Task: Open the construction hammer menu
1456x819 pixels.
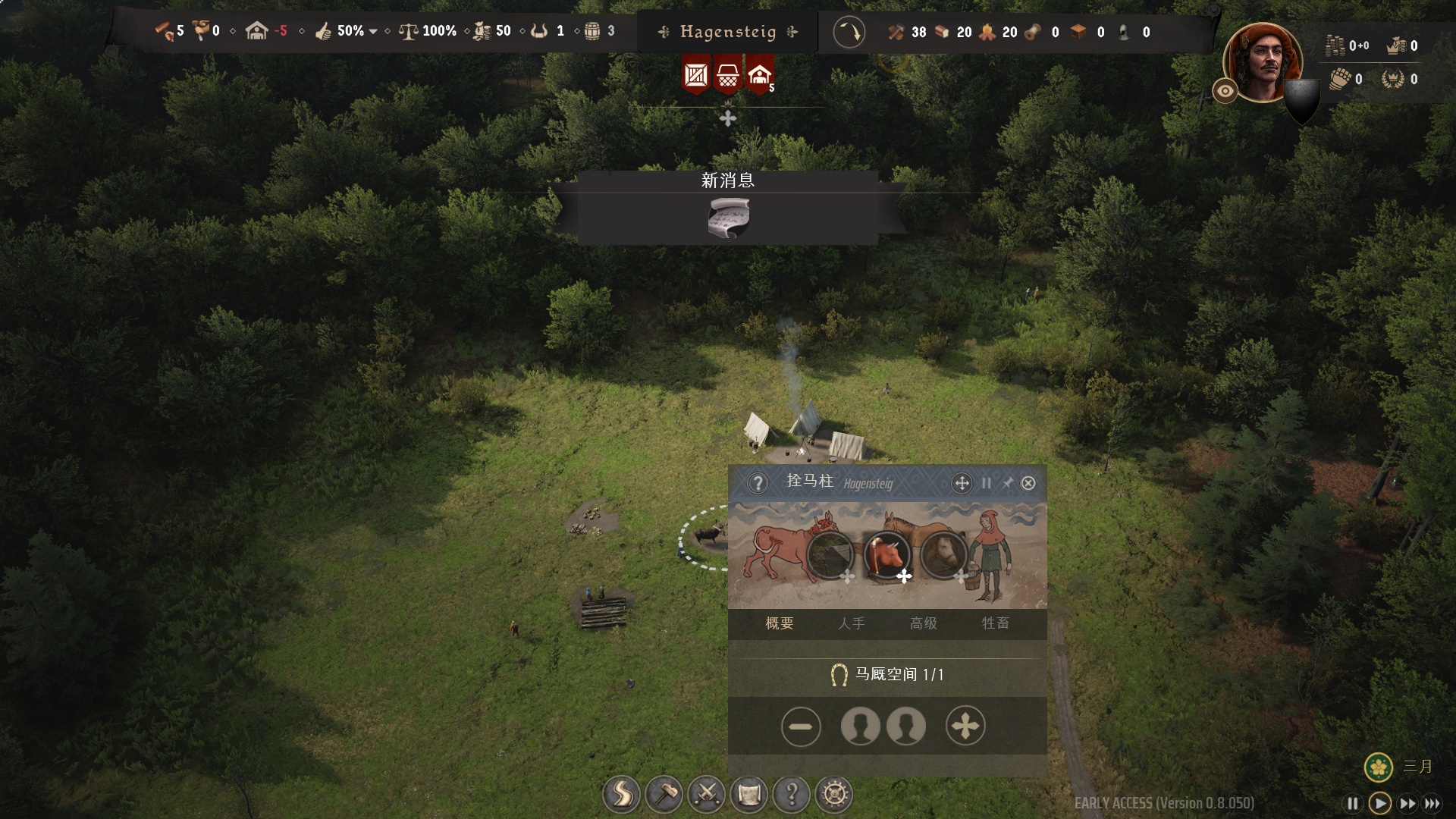Action: 664,795
